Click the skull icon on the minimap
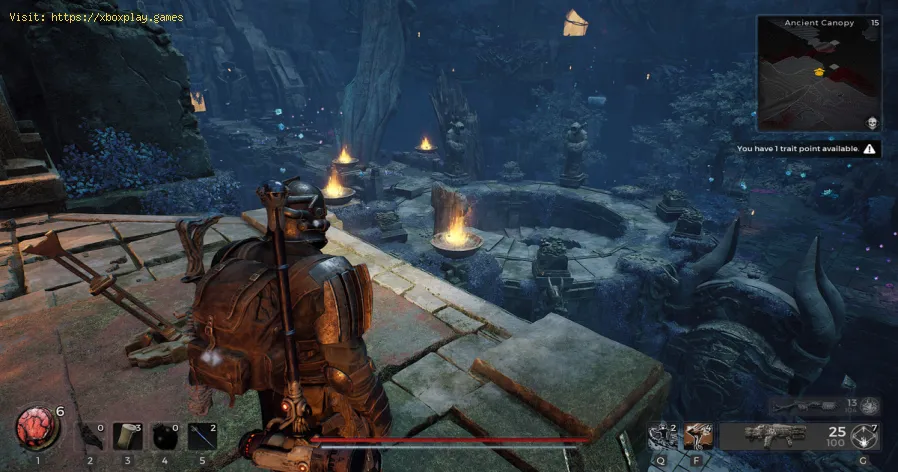Image resolution: width=898 pixels, height=472 pixels. tap(872, 123)
